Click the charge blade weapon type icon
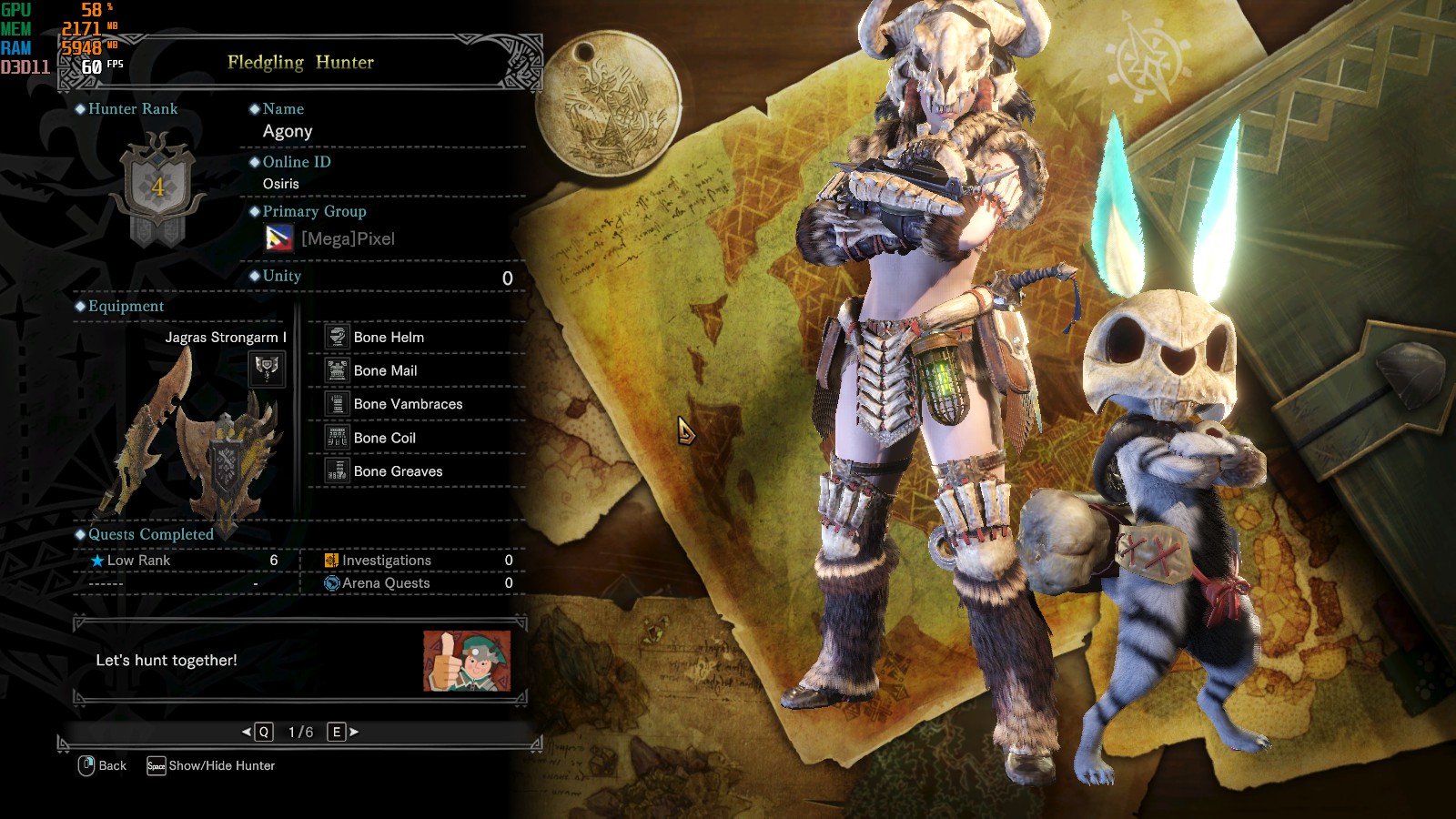The width and height of the screenshot is (1456, 819). point(267,369)
